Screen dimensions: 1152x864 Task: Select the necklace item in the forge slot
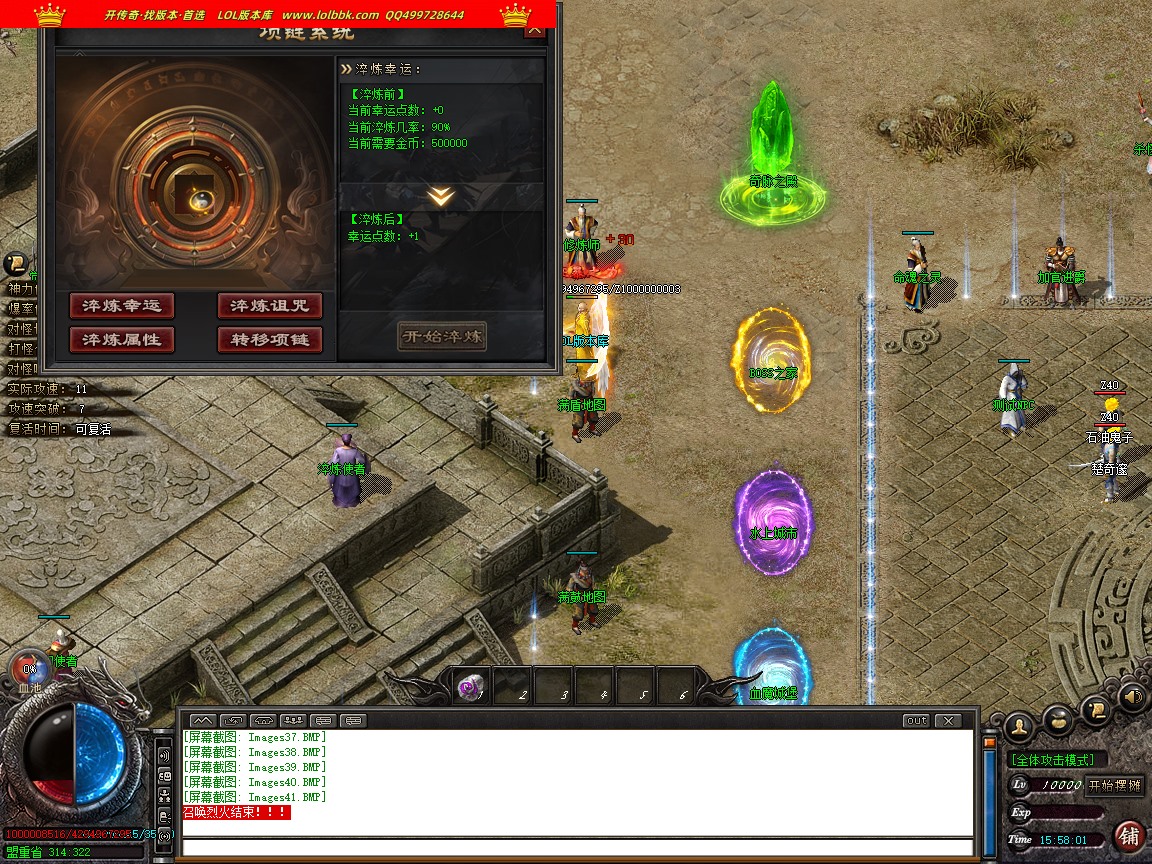194,199
